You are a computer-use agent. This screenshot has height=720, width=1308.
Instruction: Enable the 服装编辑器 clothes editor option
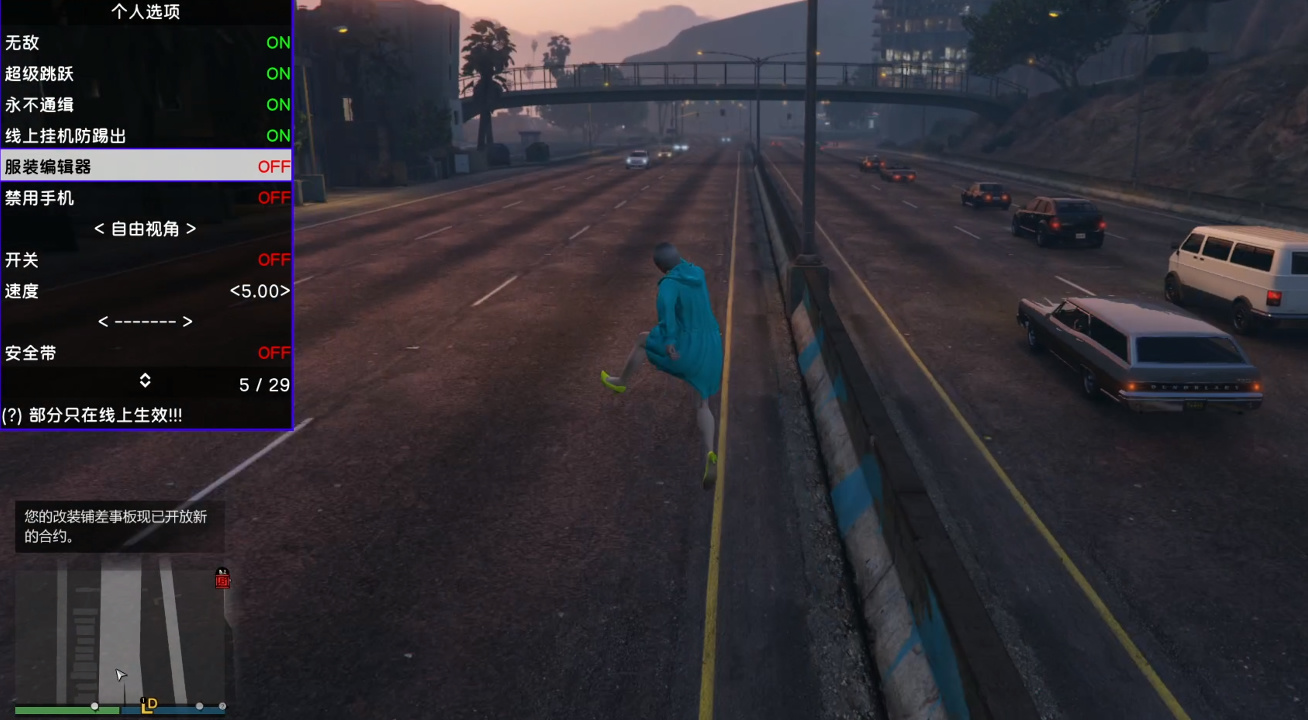146,166
